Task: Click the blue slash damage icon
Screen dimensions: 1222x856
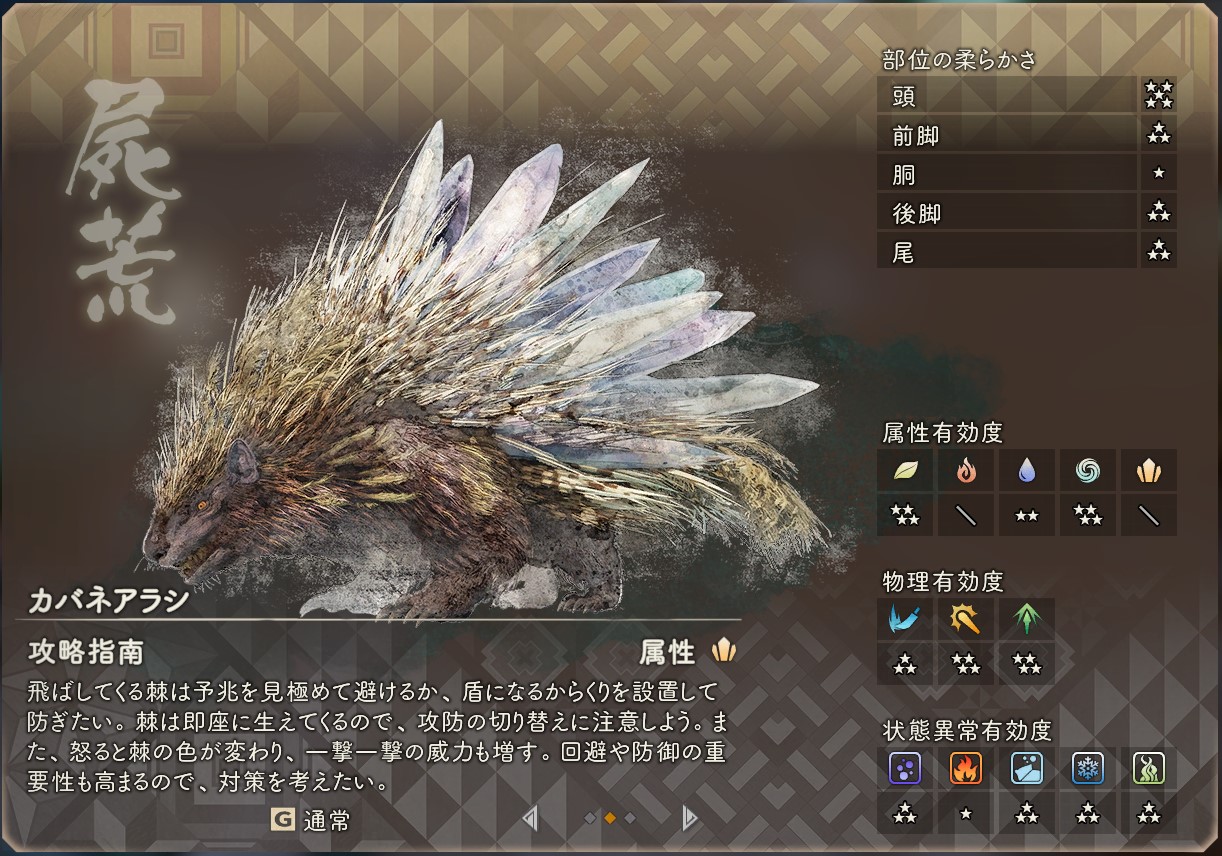Action: pos(906,619)
